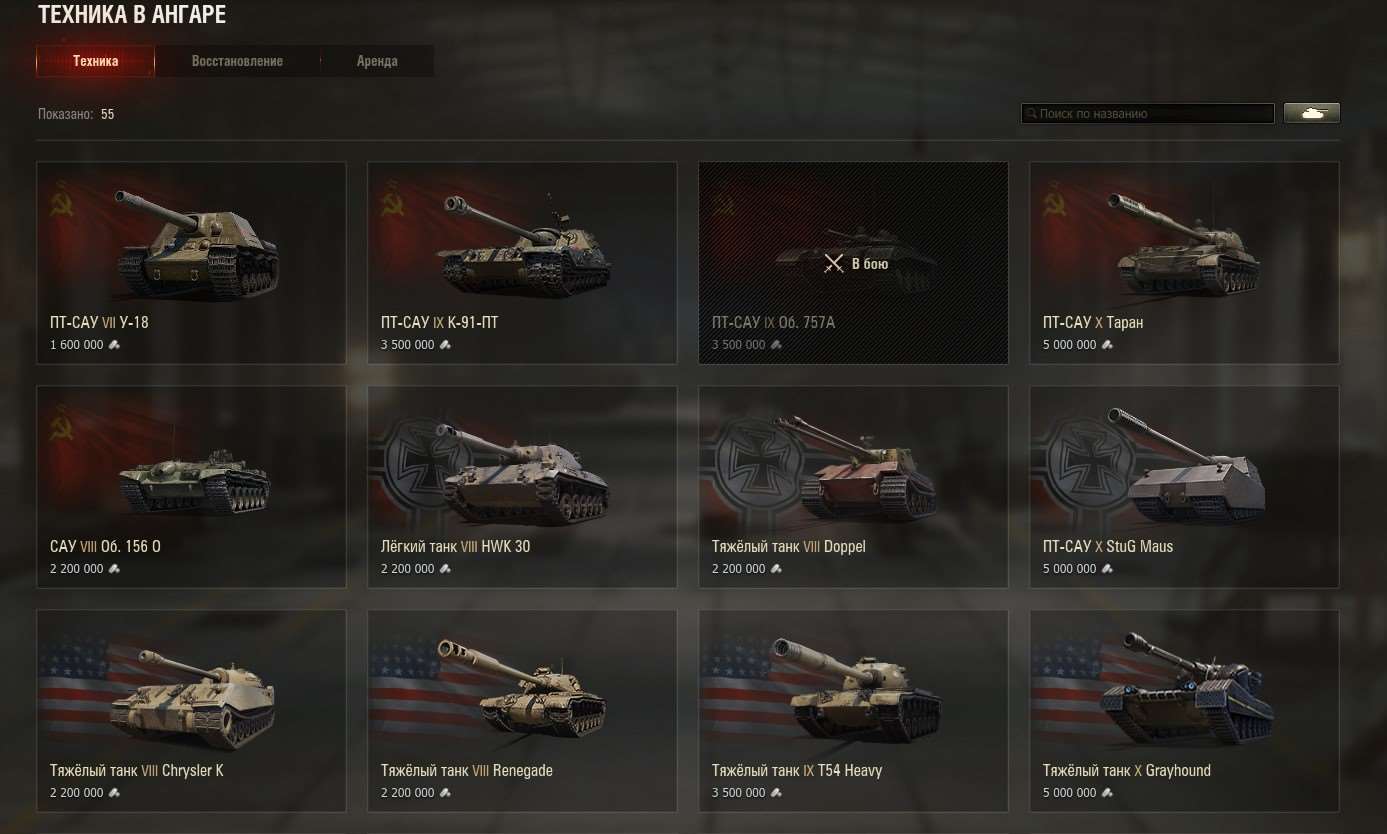Click the magnifier icon in the search field
Image resolution: width=1387 pixels, height=834 pixels.
click(1031, 113)
